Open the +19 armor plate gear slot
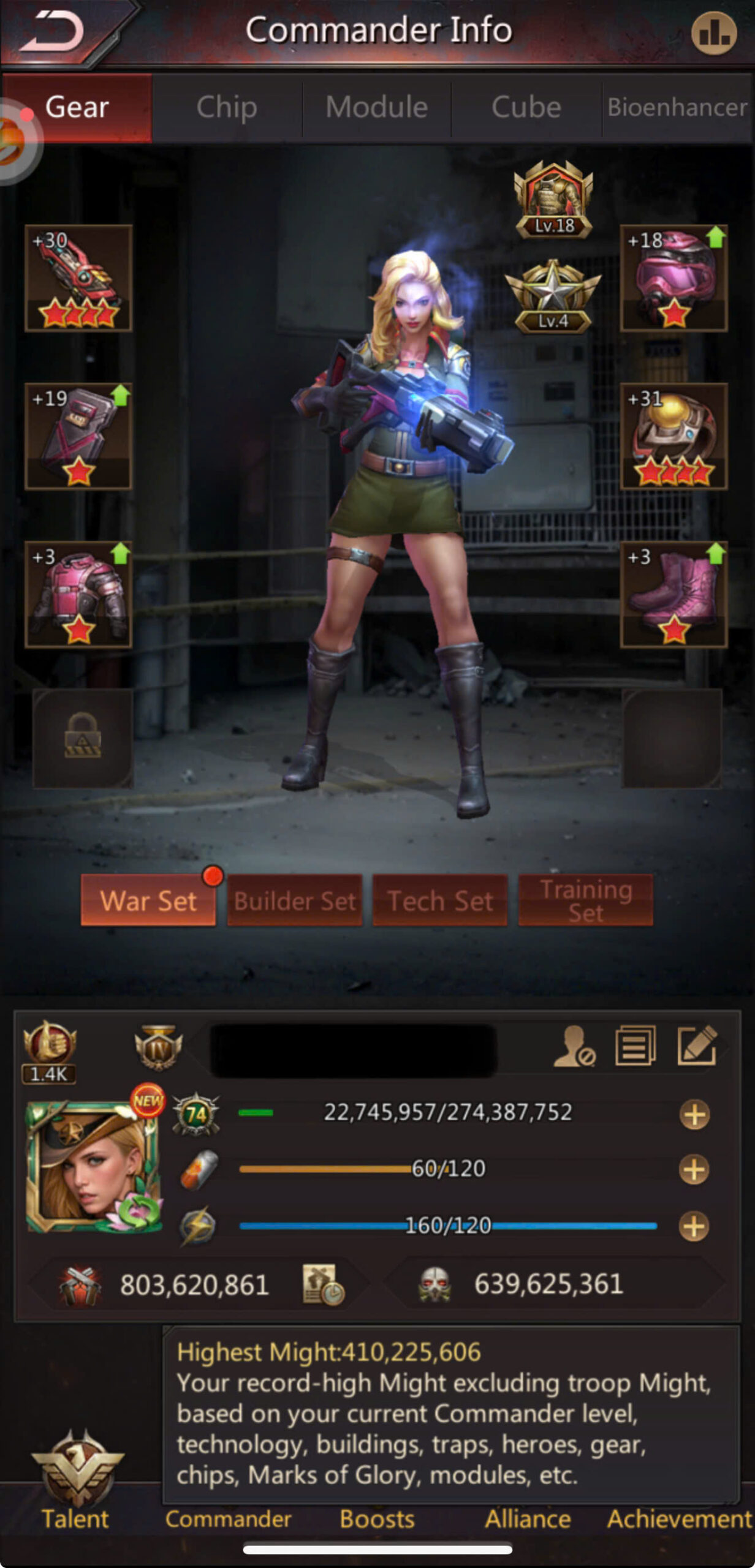 point(78,436)
